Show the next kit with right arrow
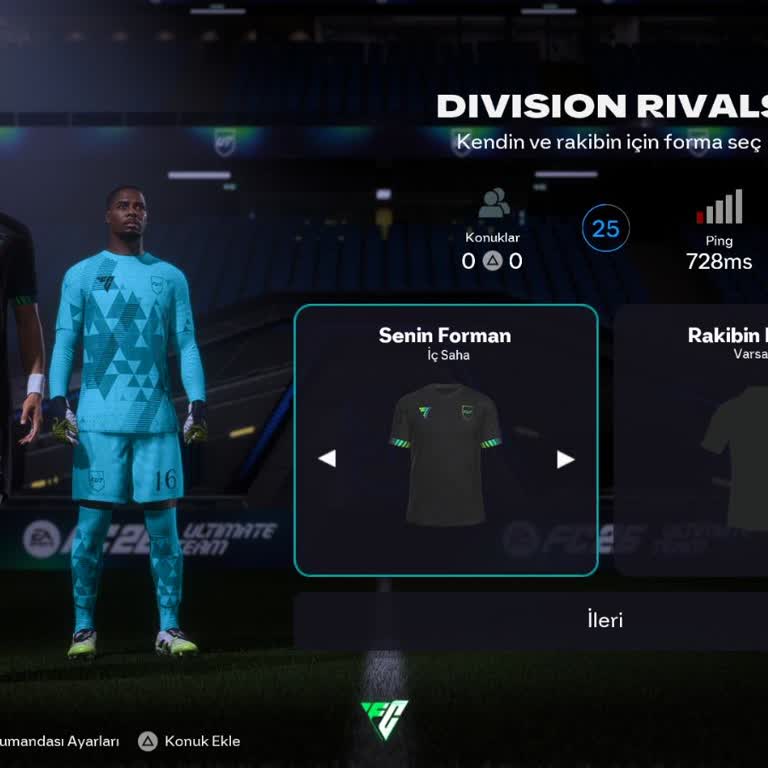The width and height of the screenshot is (768, 768). coord(565,459)
